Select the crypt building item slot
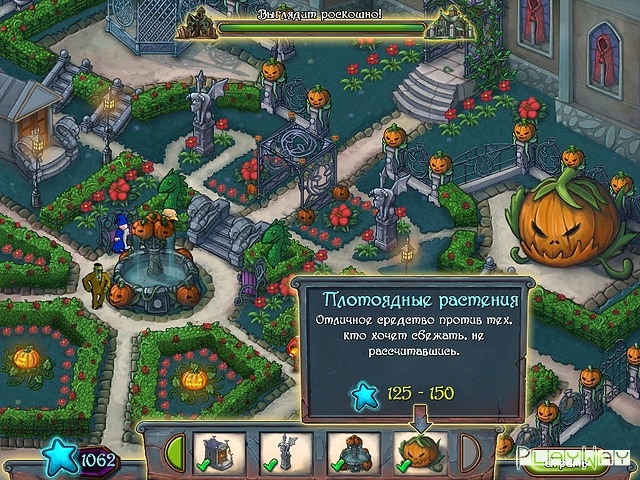Image resolution: width=640 pixels, height=480 pixels. point(219,453)
